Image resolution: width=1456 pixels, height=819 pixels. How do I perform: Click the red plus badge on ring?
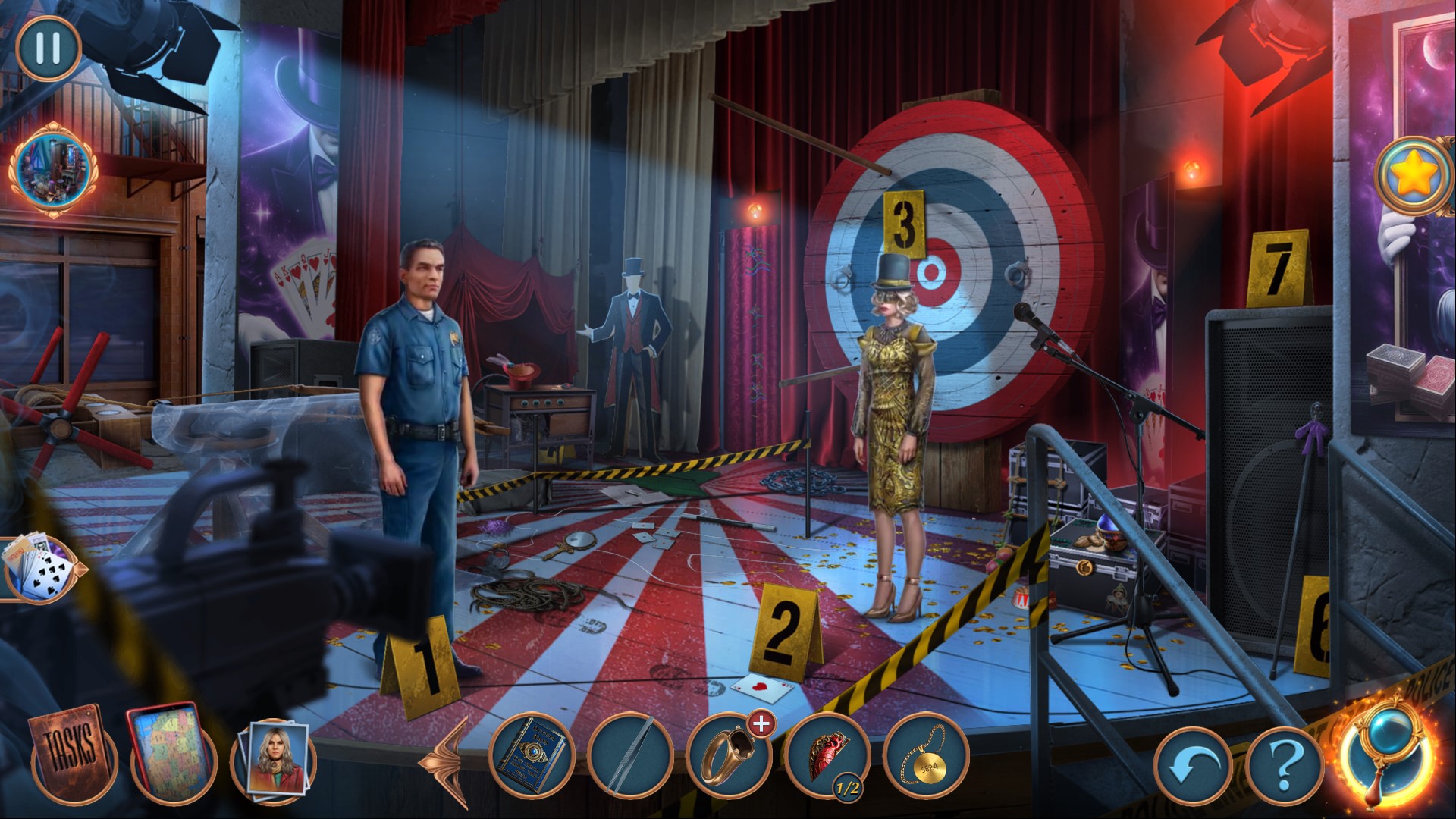point(760,724)
